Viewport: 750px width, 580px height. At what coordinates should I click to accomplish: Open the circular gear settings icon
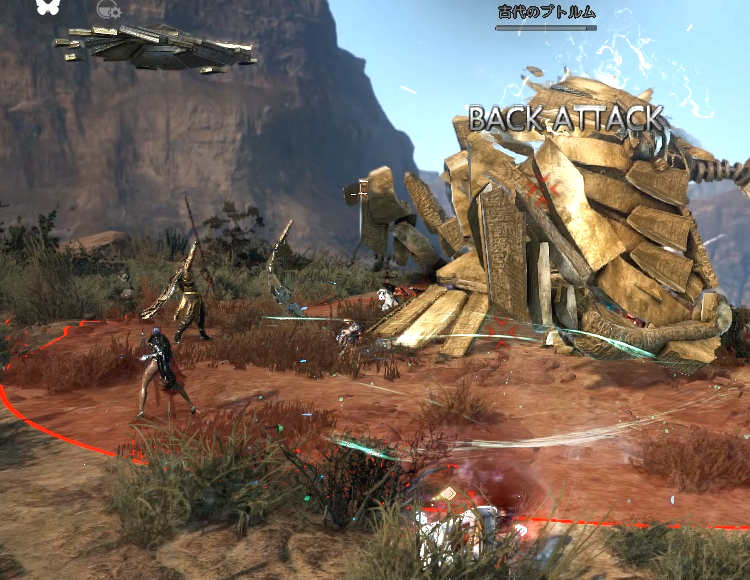pos(107,10)
